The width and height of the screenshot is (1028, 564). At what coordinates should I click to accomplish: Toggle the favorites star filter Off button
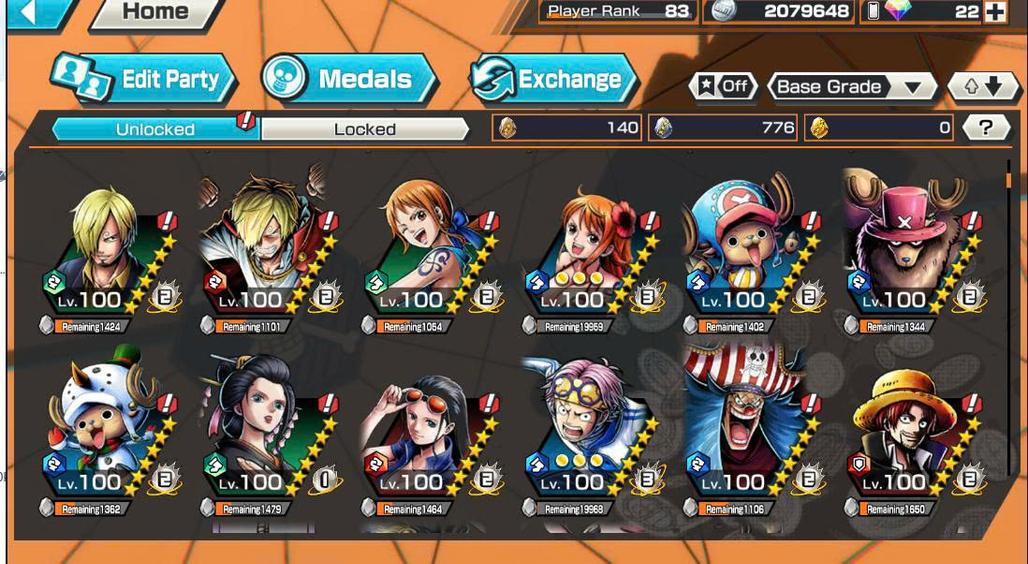click(722, 86)
